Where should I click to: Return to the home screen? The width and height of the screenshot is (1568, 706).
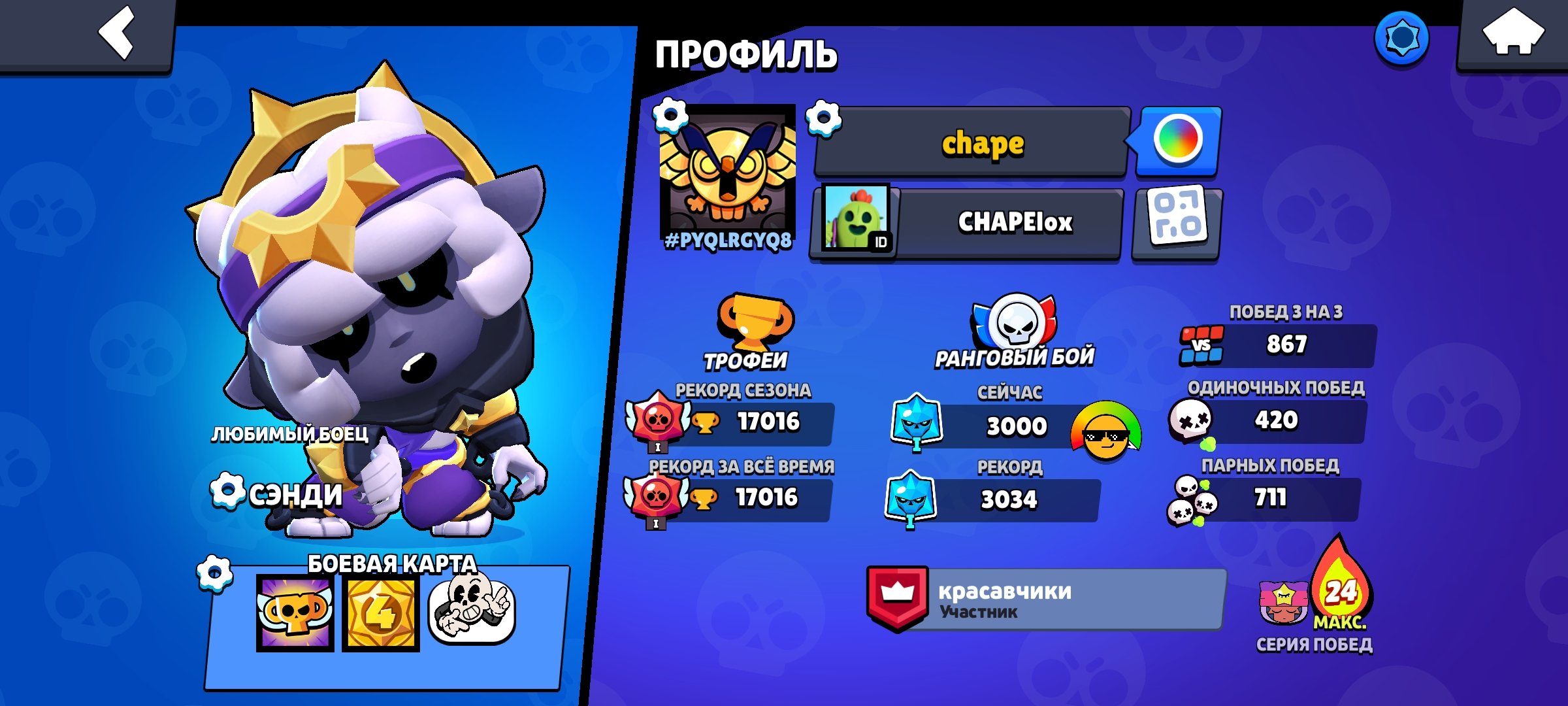click(x=1512, y=33)
